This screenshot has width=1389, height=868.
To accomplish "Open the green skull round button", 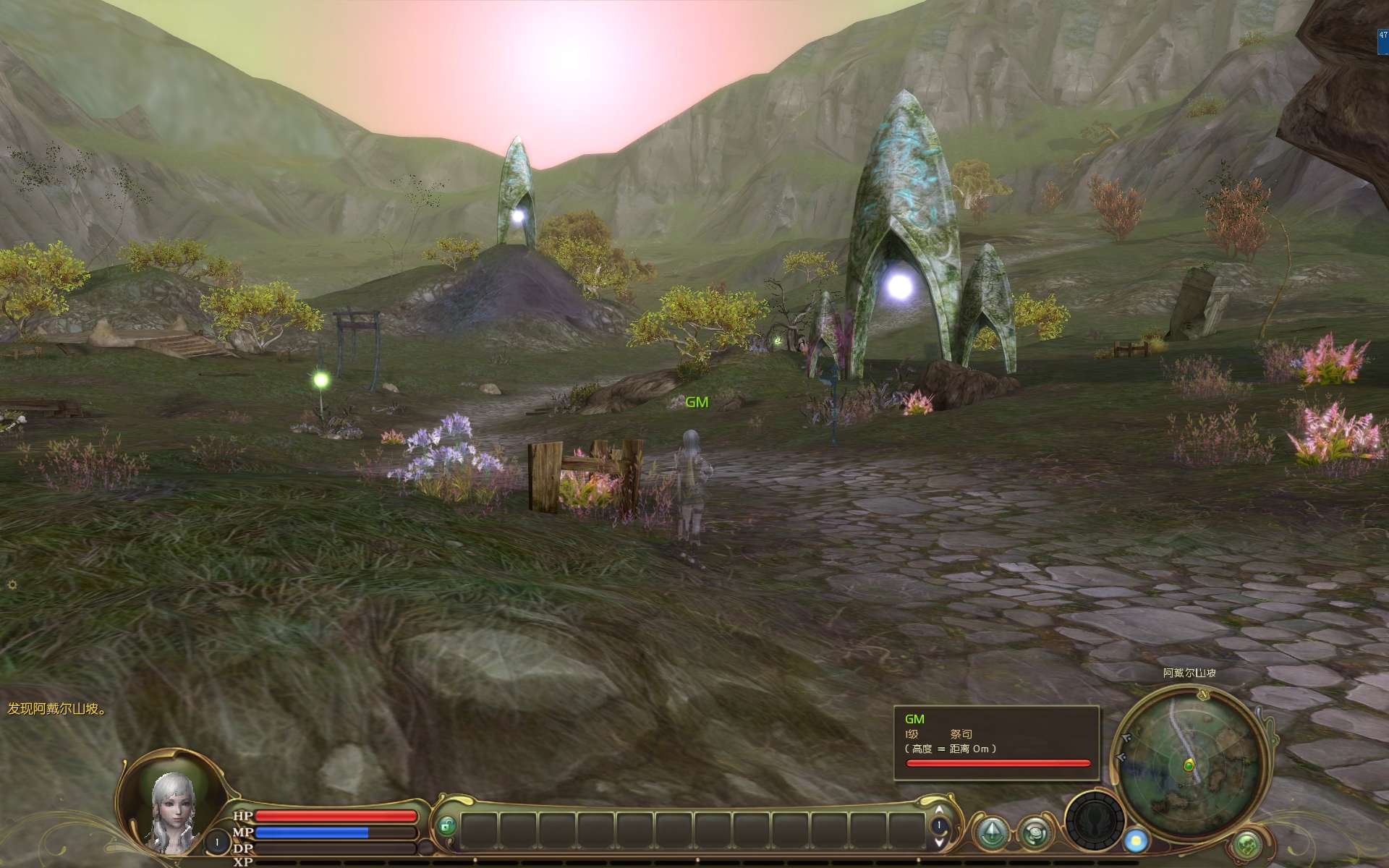I will click(1247, 844).
